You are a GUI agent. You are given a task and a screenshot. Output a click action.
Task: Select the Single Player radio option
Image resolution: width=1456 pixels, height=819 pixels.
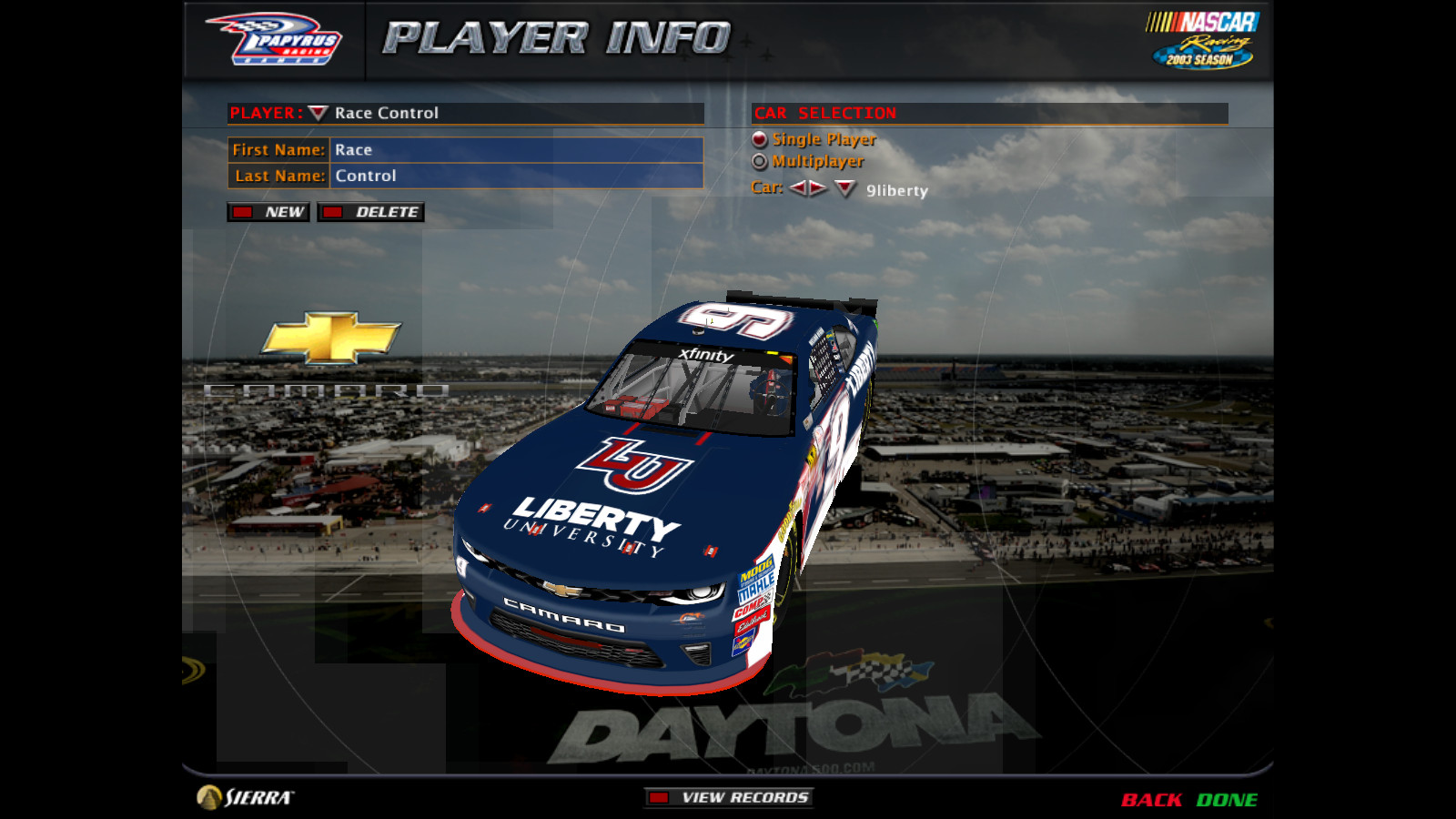point(760,139)
